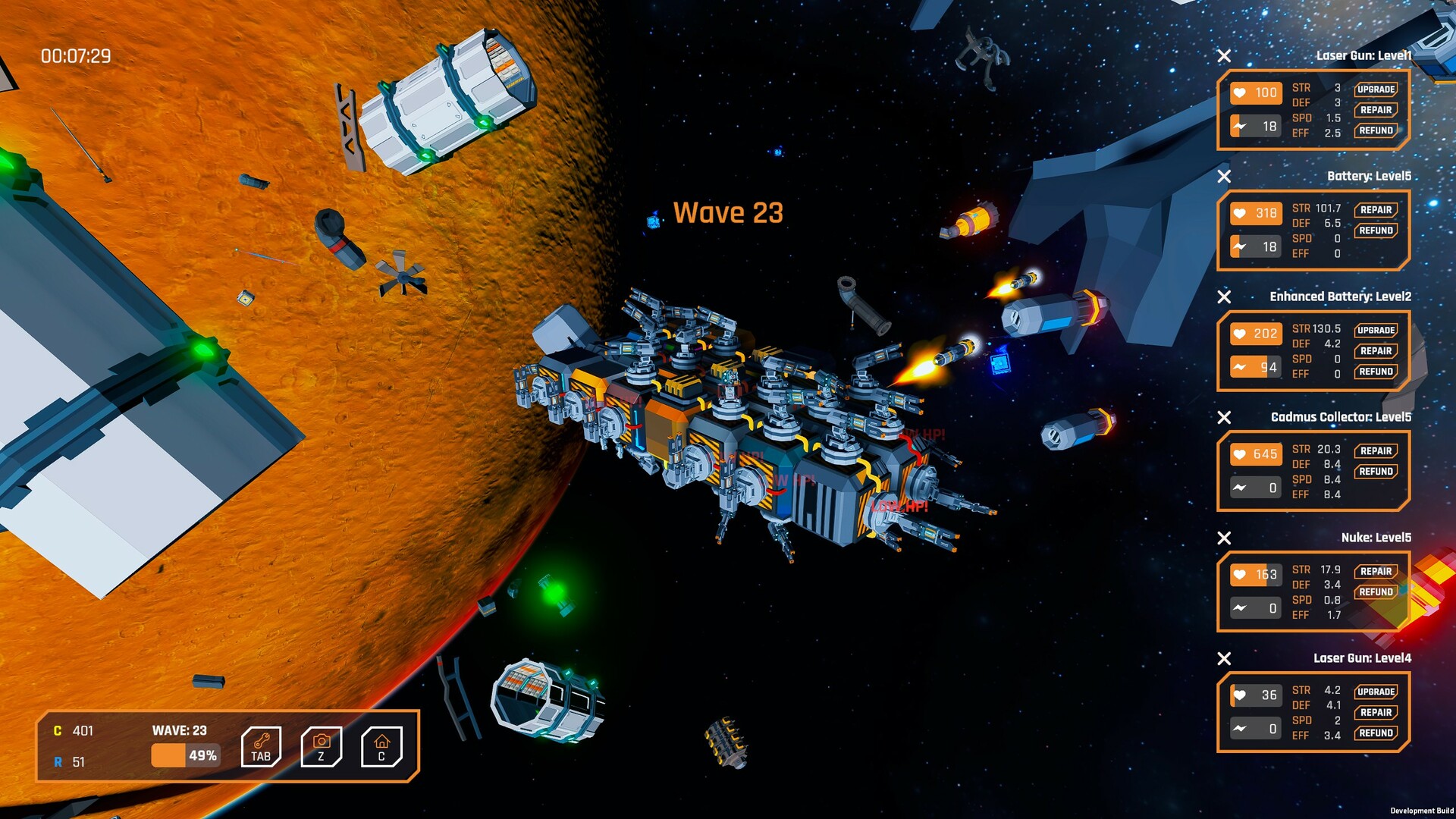The width and height of the screenshot is (1456, 819).
Task: Repair the Laser Gun Level1 module
Action: (1376, 110)
